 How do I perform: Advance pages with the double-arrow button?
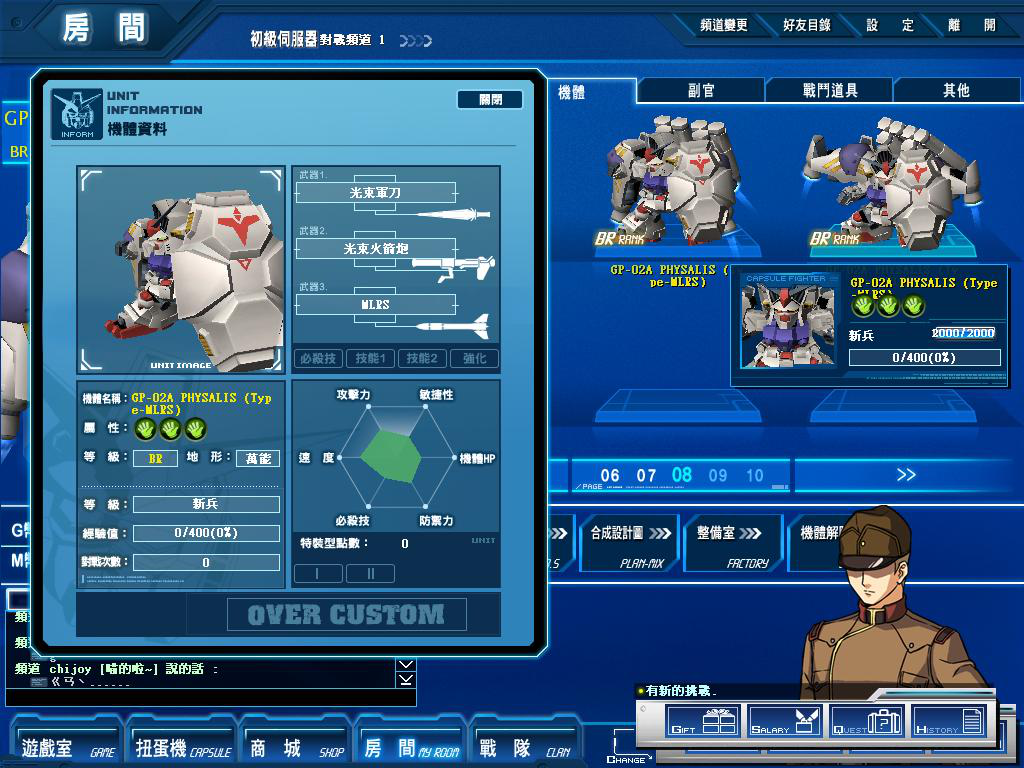tap(906, 475)
